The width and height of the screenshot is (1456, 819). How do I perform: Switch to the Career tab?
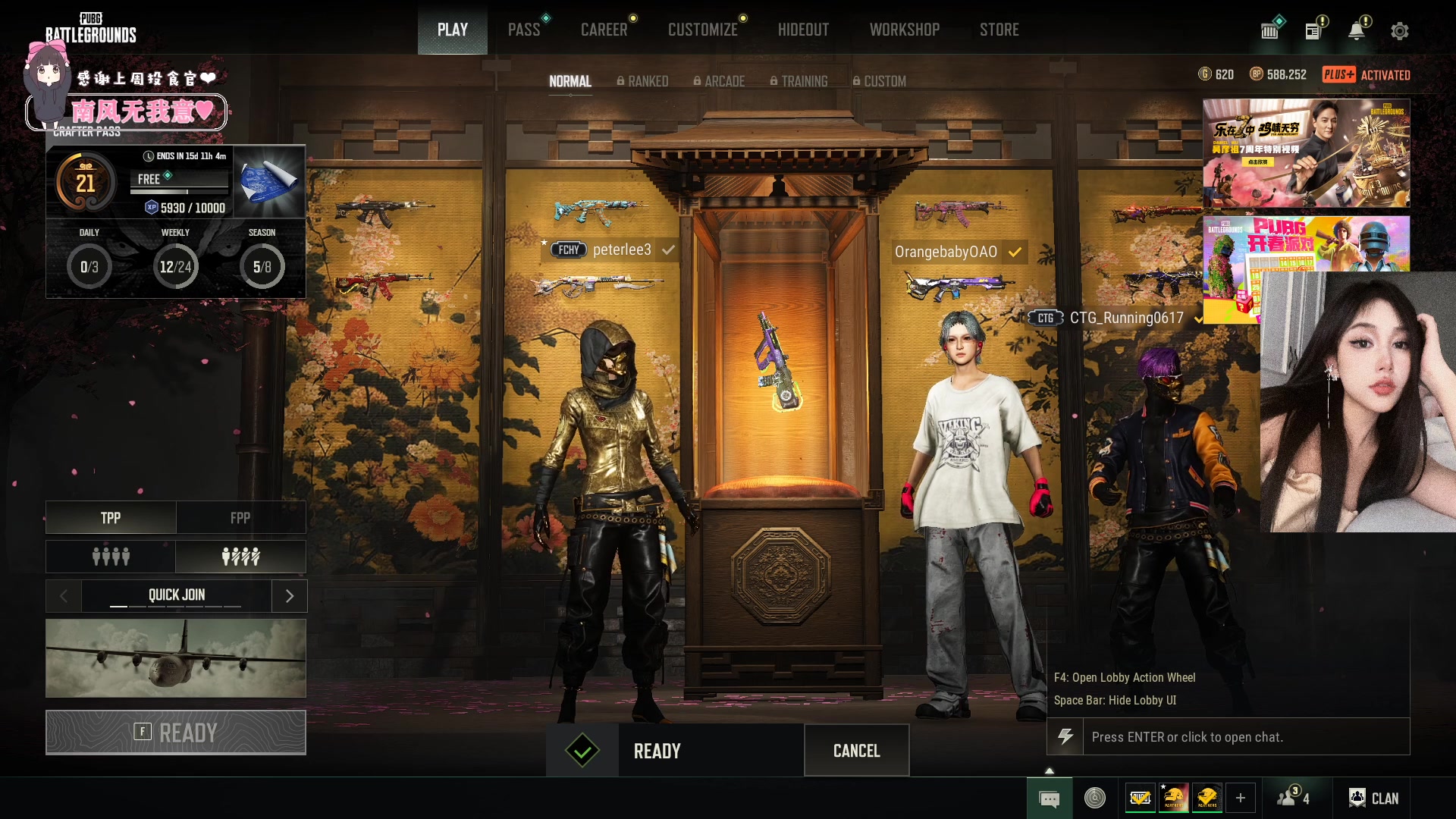point(604,30)
